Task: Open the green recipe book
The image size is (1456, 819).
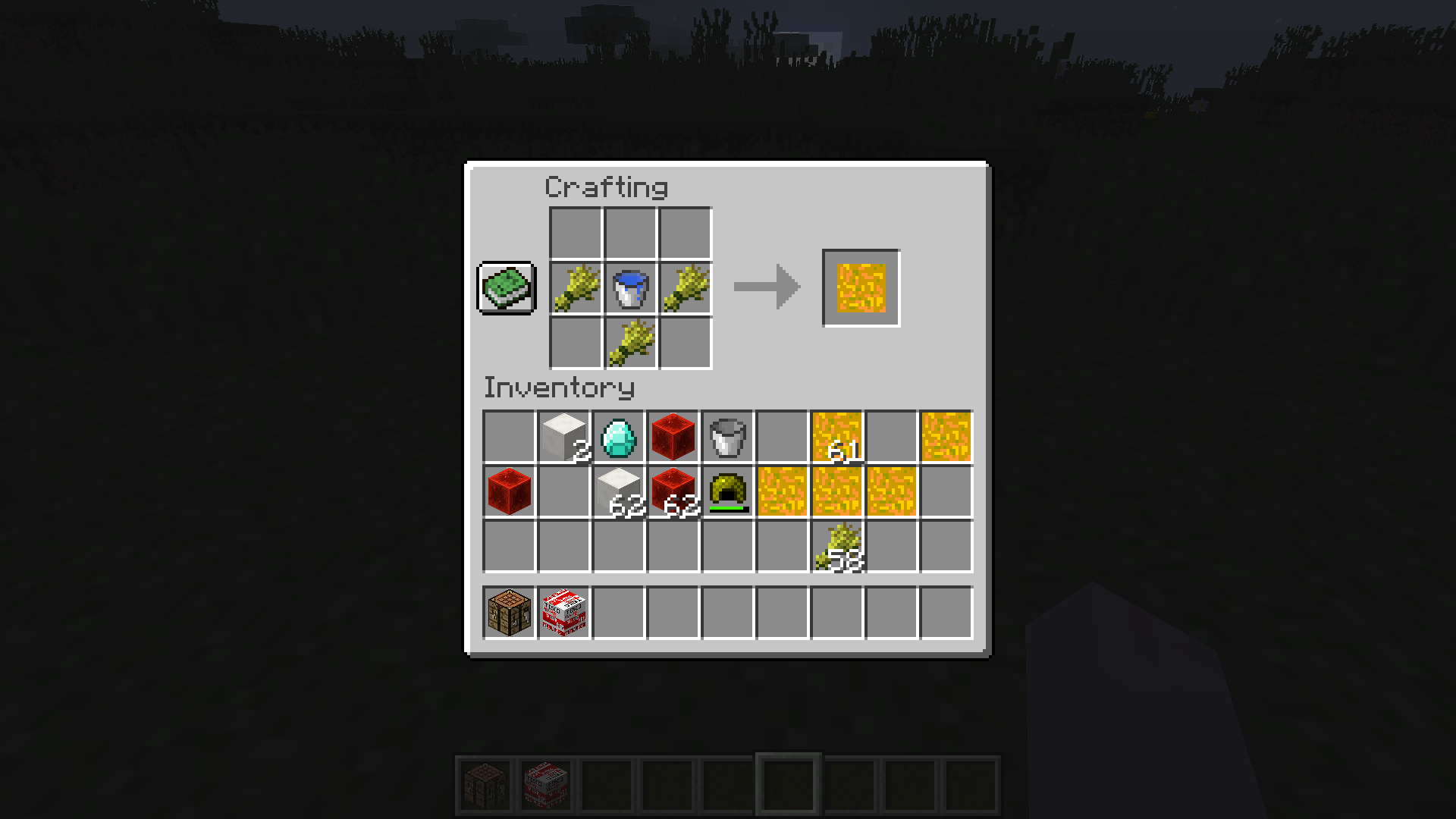Action: (x=507, y=288)
